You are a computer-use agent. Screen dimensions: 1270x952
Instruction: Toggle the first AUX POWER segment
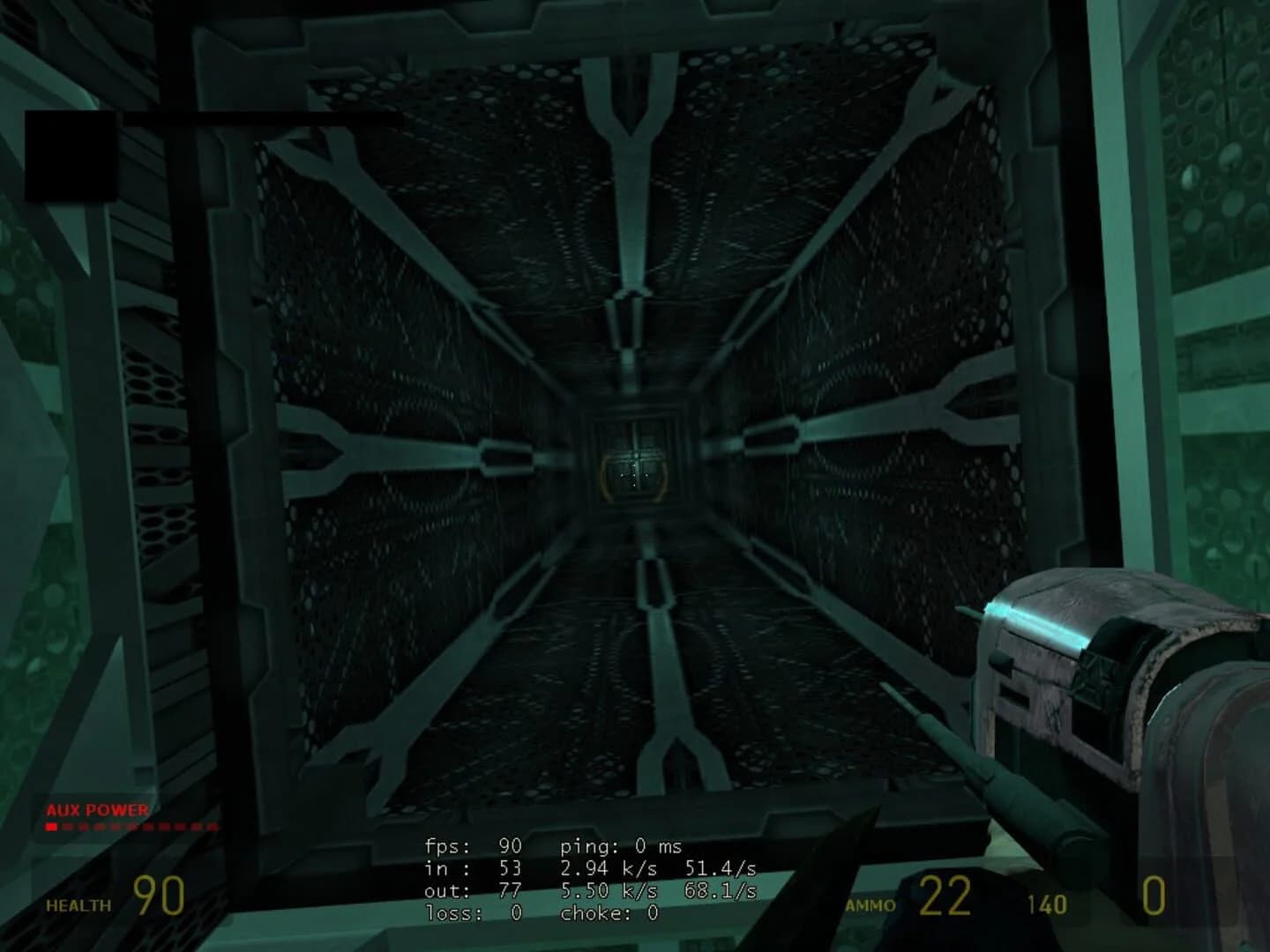[x=49, y=828]
